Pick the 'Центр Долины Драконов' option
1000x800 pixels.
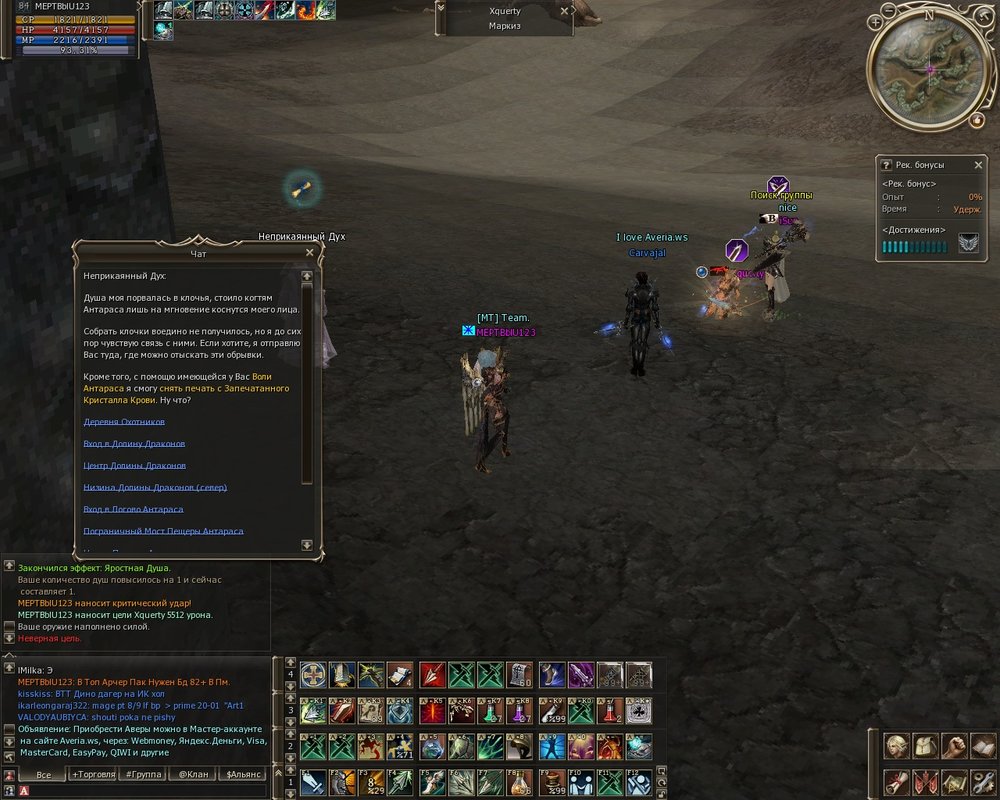pos(134,466)
